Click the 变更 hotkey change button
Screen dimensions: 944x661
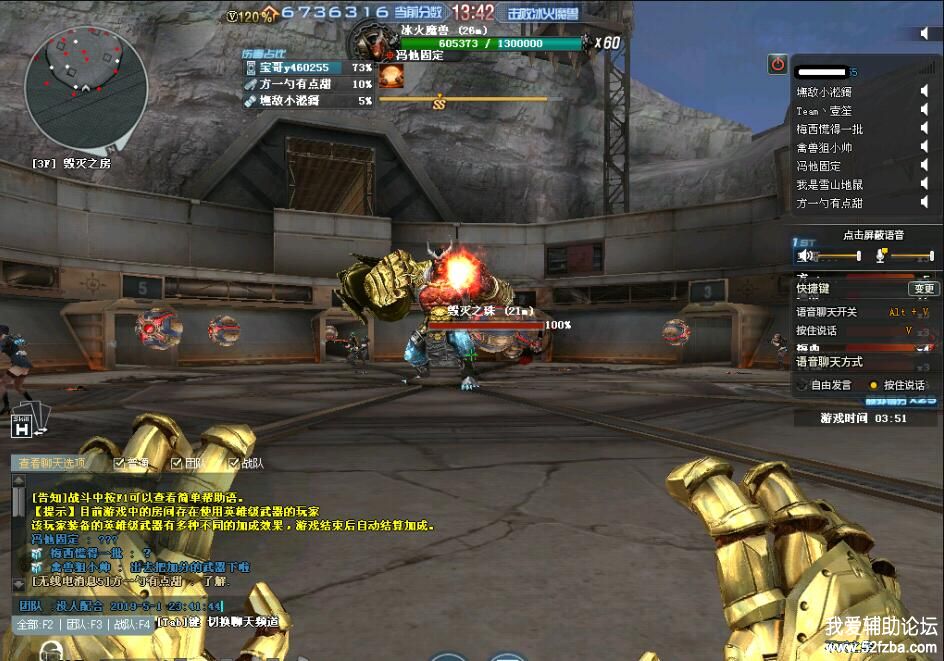point(922,289)
